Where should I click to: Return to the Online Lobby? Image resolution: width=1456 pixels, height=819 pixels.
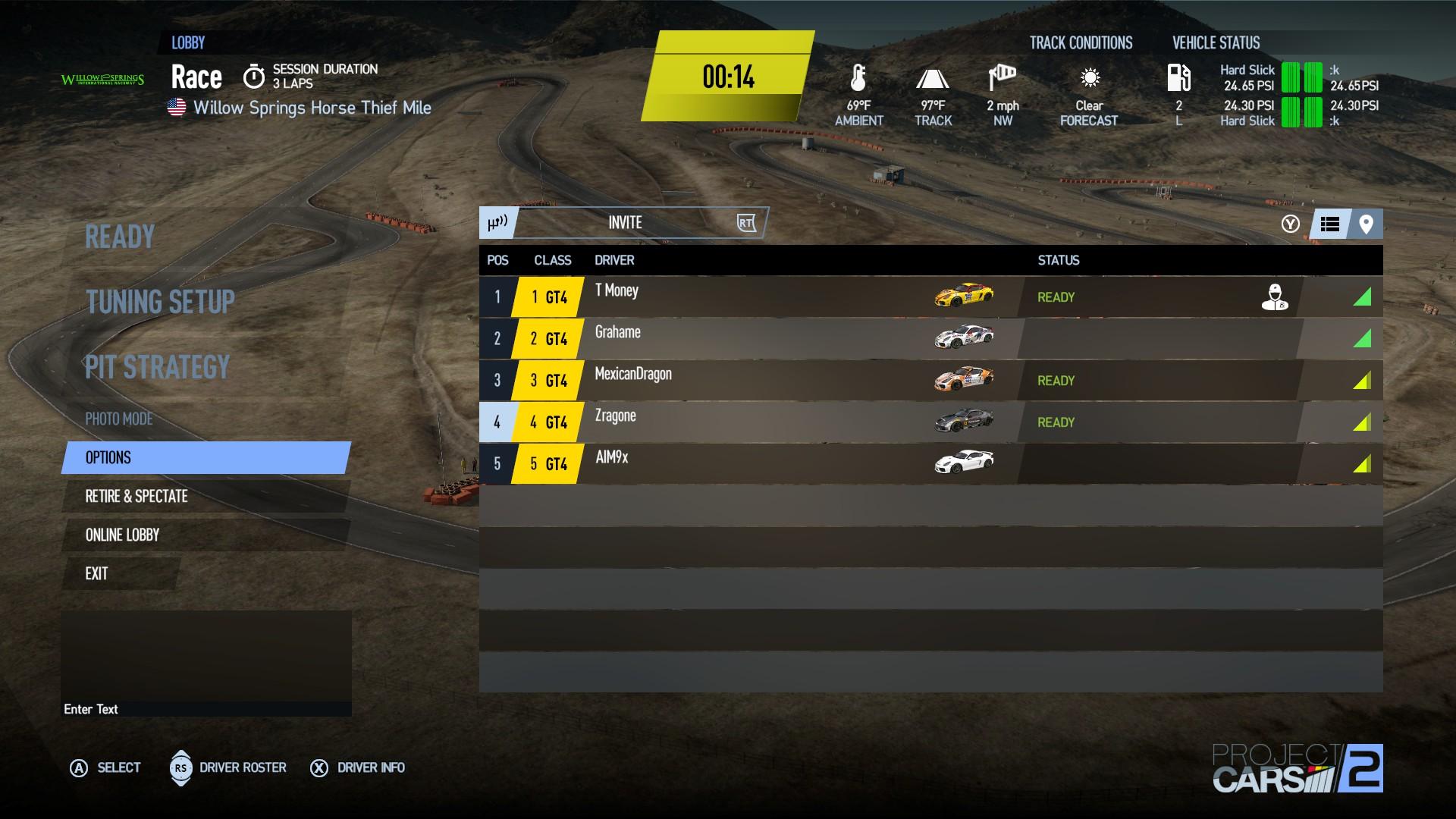pos(122,535)
